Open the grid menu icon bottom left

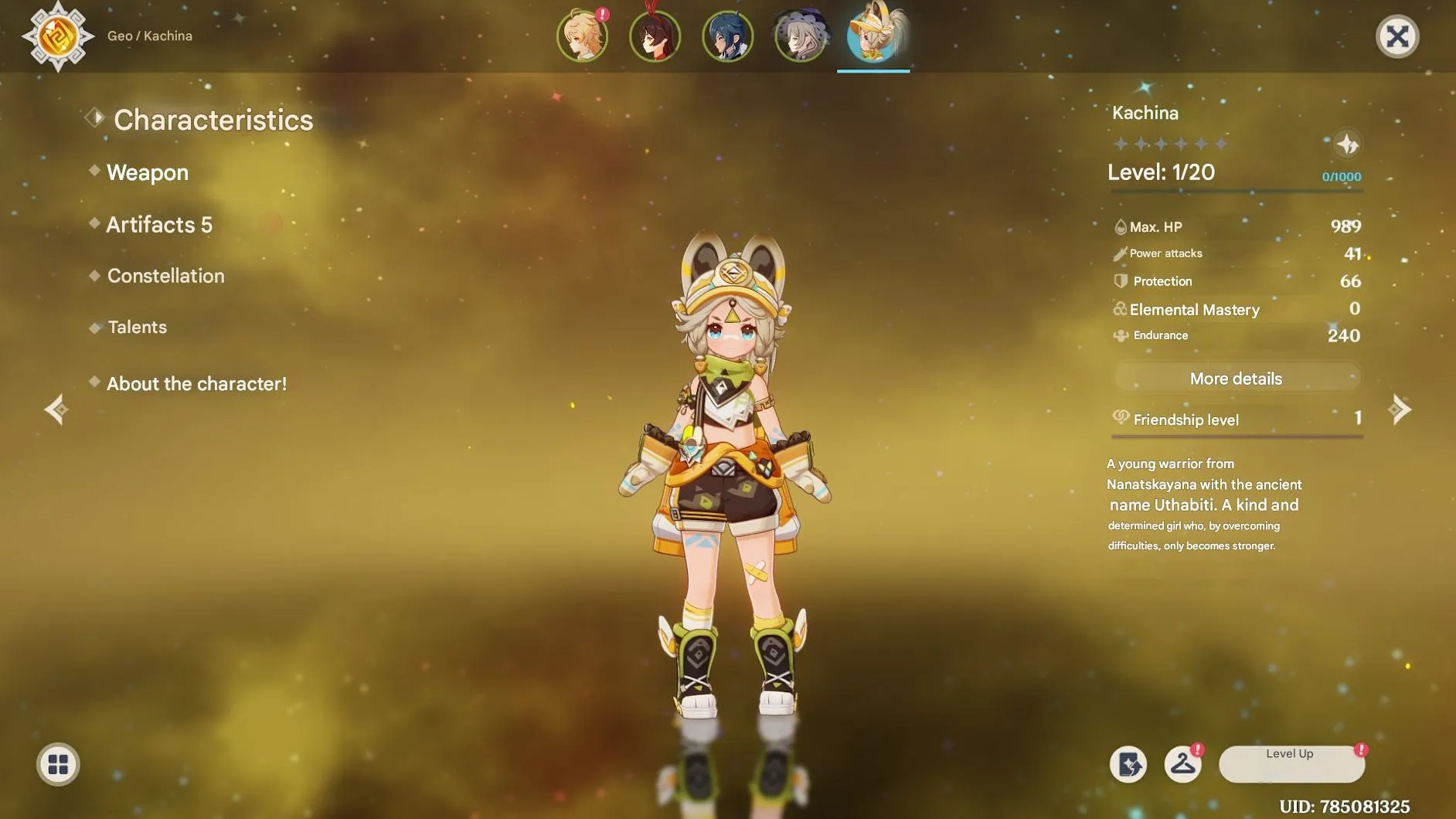pyautogui.click(x=56, y=763)
